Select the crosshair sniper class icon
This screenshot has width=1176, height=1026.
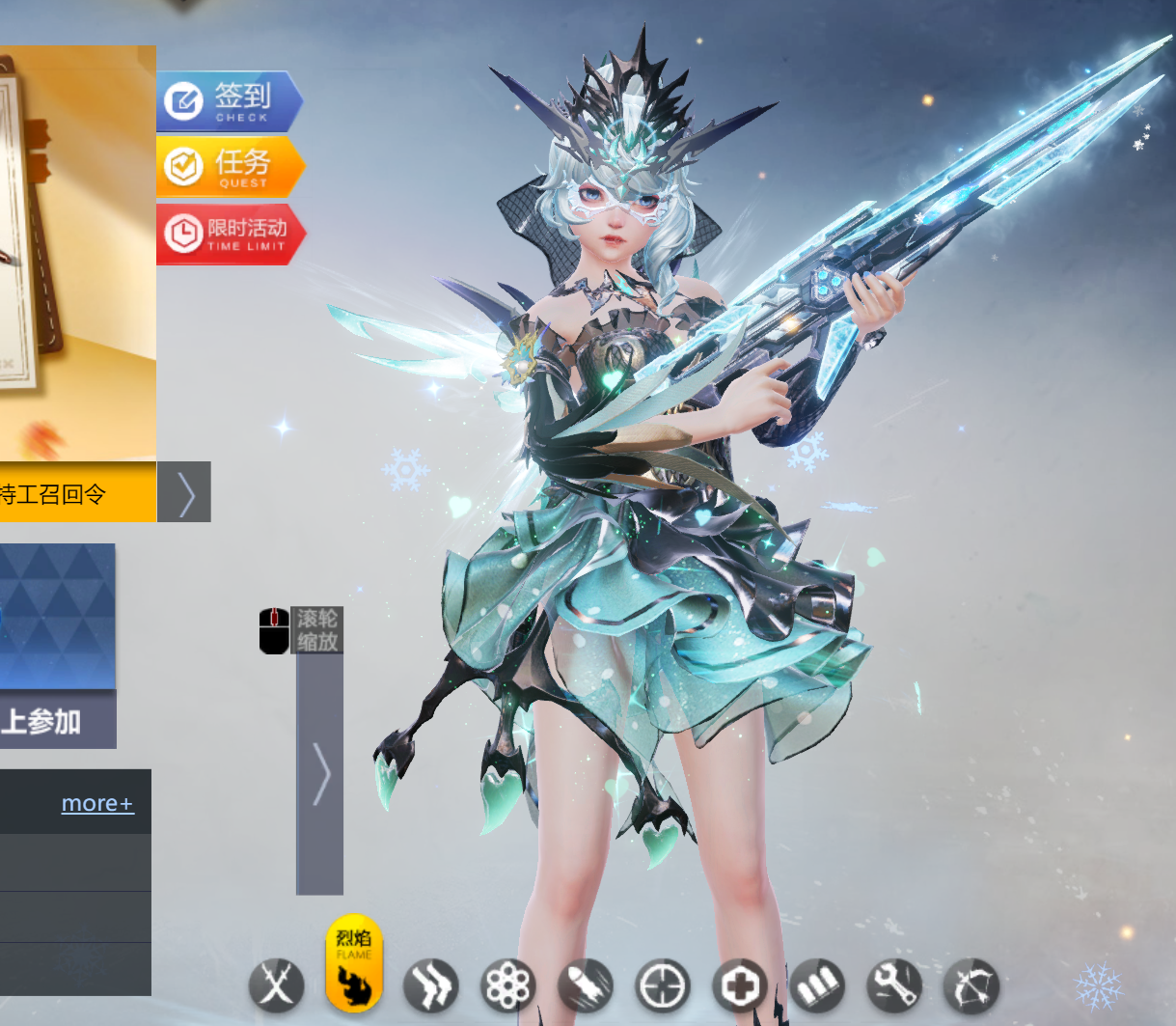(x=663, y=985)
